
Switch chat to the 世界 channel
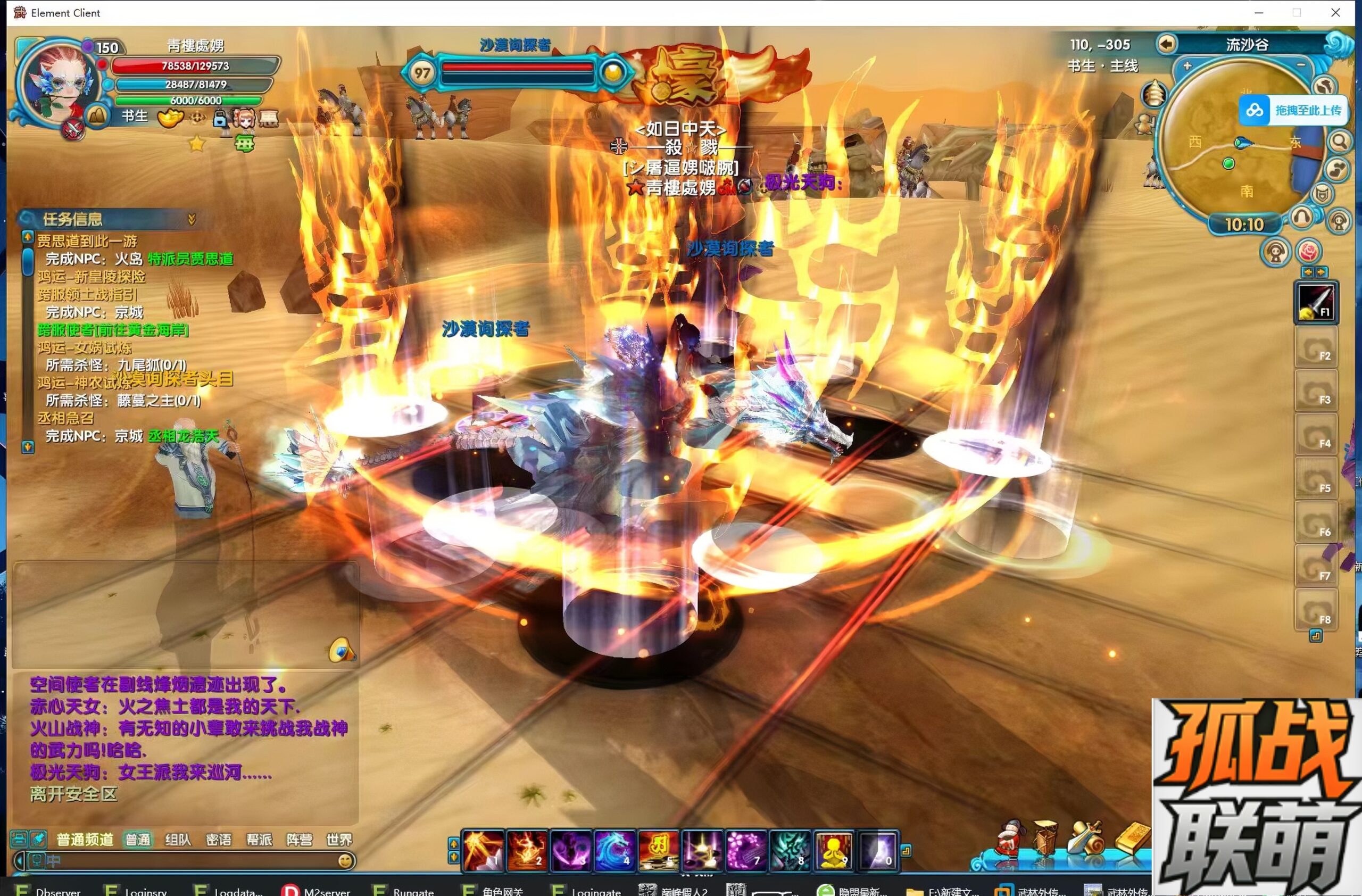[339, 840]
